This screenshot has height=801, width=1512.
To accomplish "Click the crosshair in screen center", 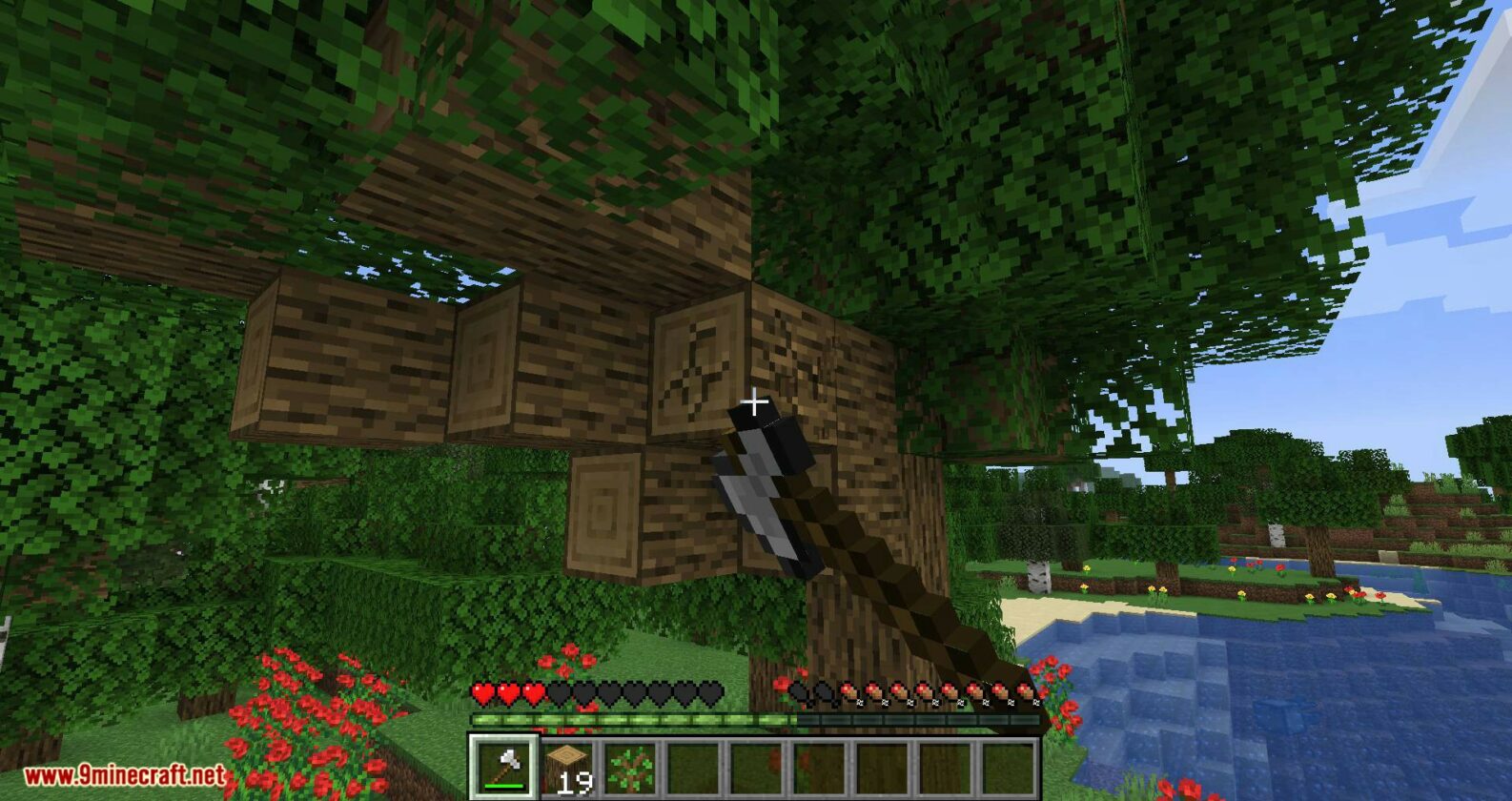I will [756, 401].
